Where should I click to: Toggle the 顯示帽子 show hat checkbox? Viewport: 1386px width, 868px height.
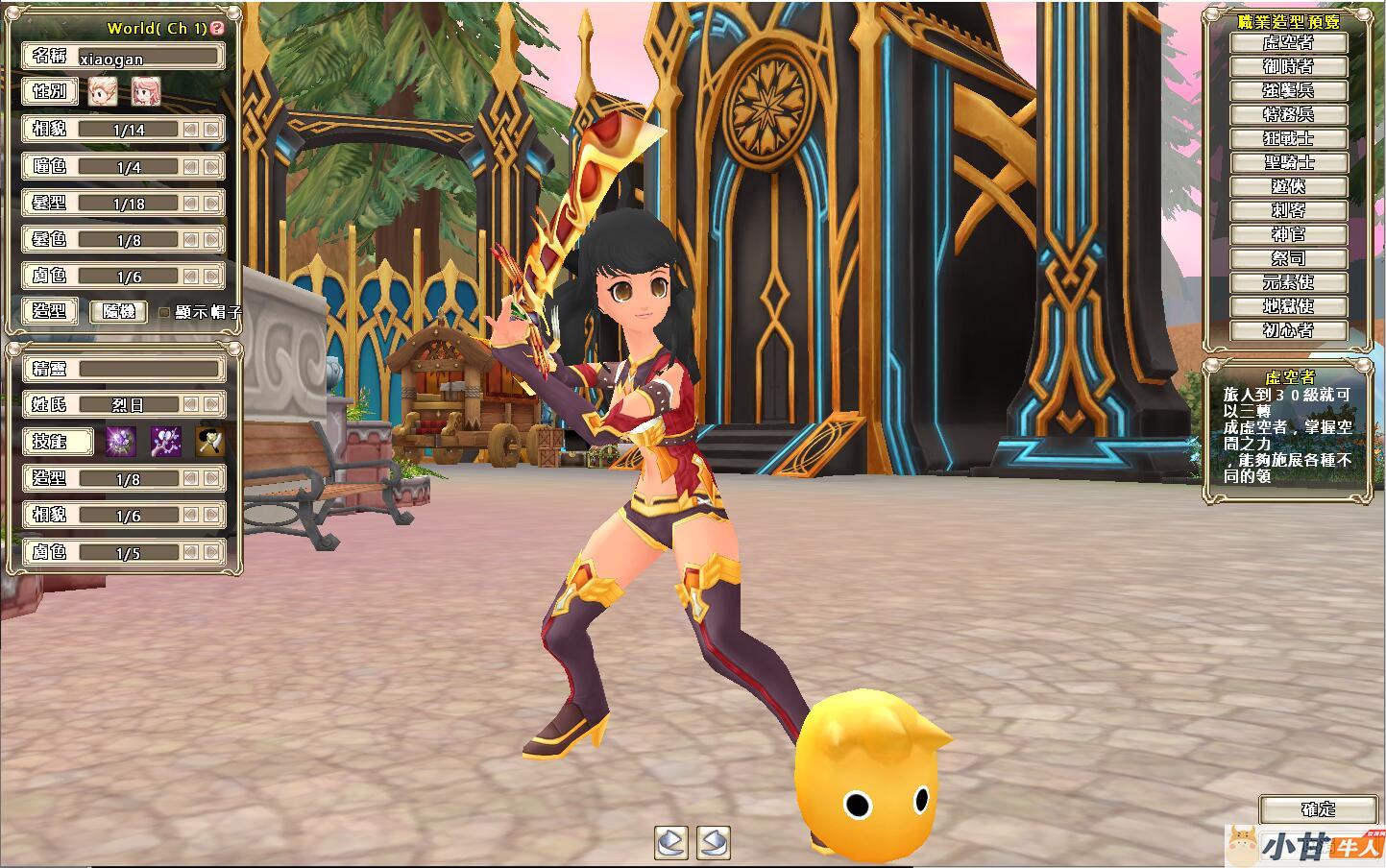click(x=164, y=312)
